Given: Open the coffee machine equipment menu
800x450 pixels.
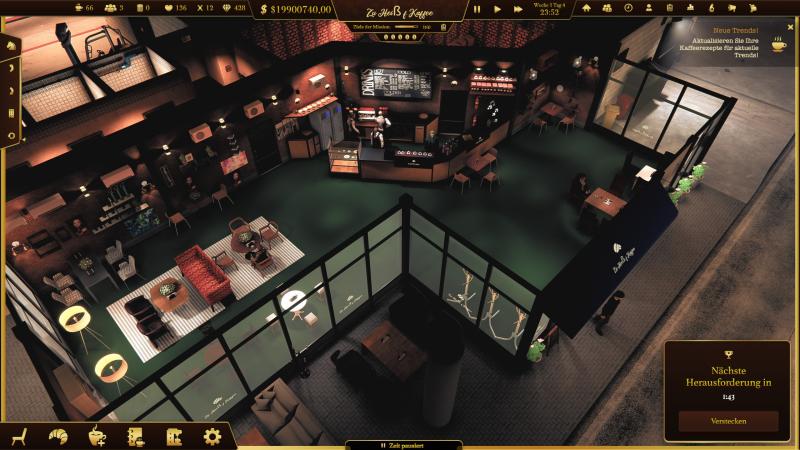Looking at the screenshot, I should click(173, 436).
